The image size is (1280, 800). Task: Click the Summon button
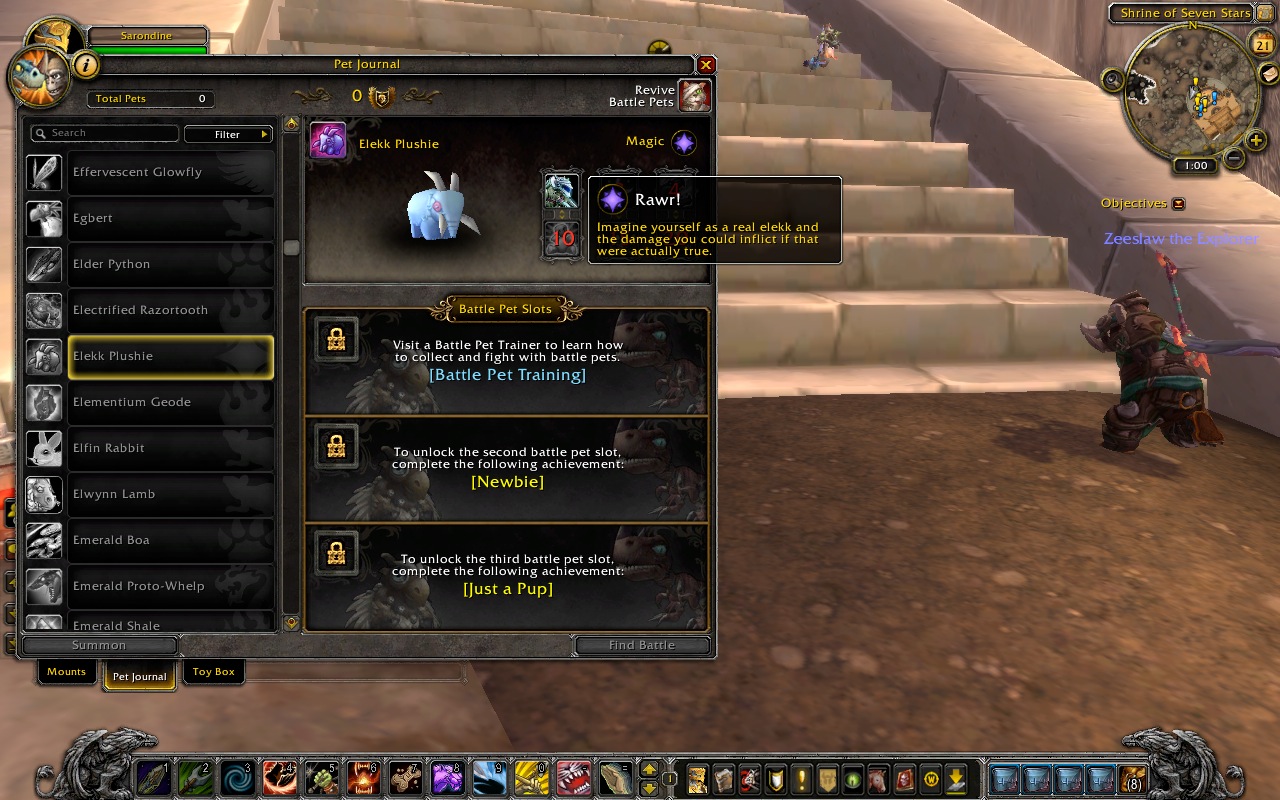[99, 646]
